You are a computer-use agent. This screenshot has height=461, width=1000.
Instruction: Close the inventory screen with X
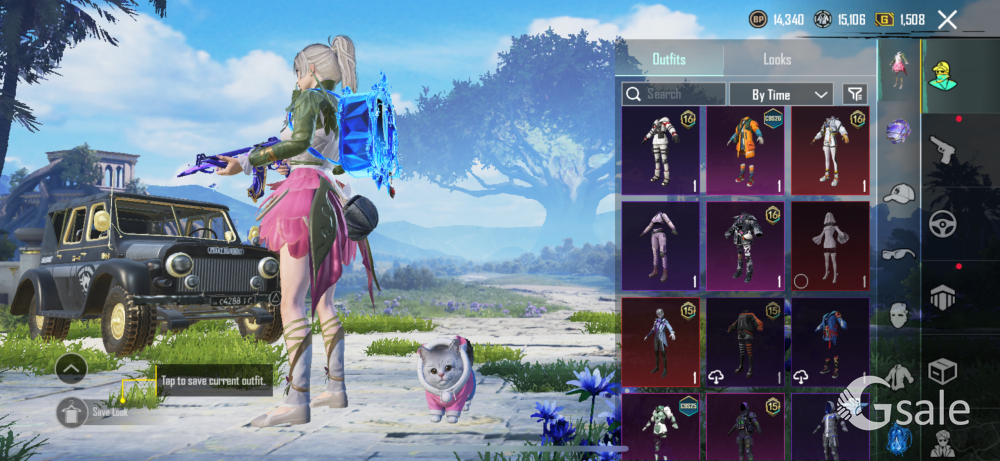tap(947, 19)
